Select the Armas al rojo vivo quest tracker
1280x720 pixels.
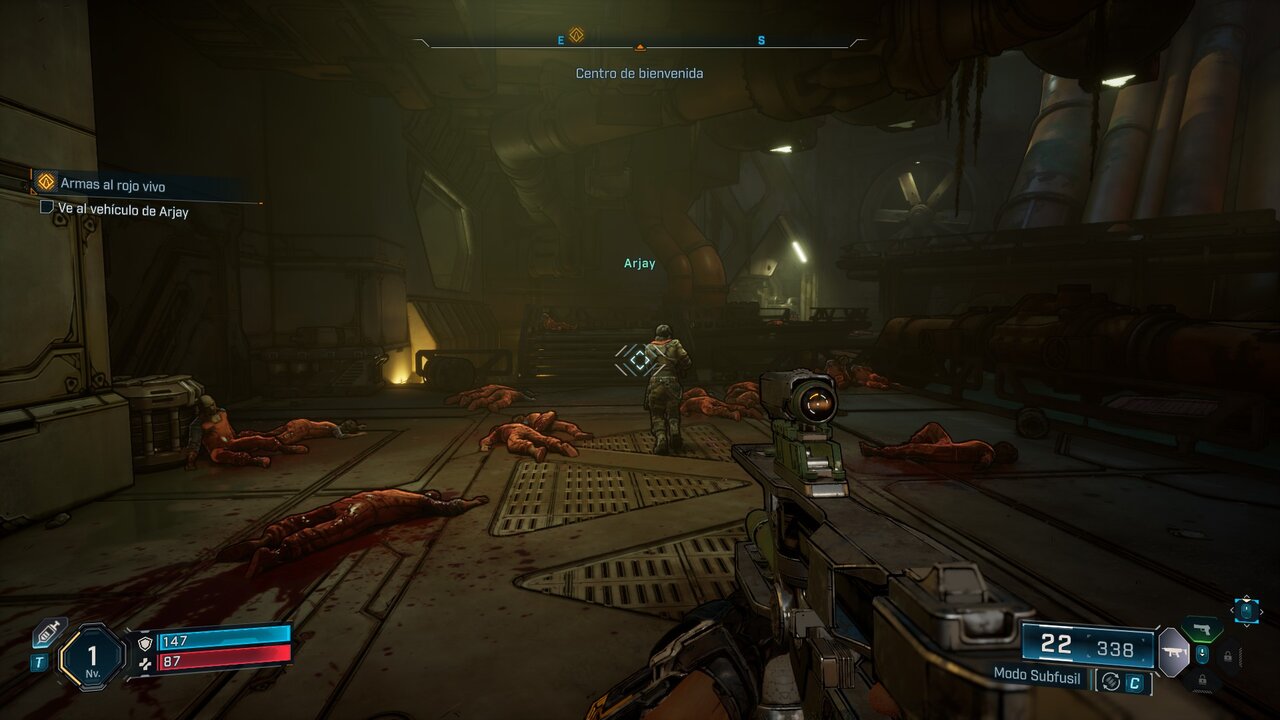pos(112,184)
